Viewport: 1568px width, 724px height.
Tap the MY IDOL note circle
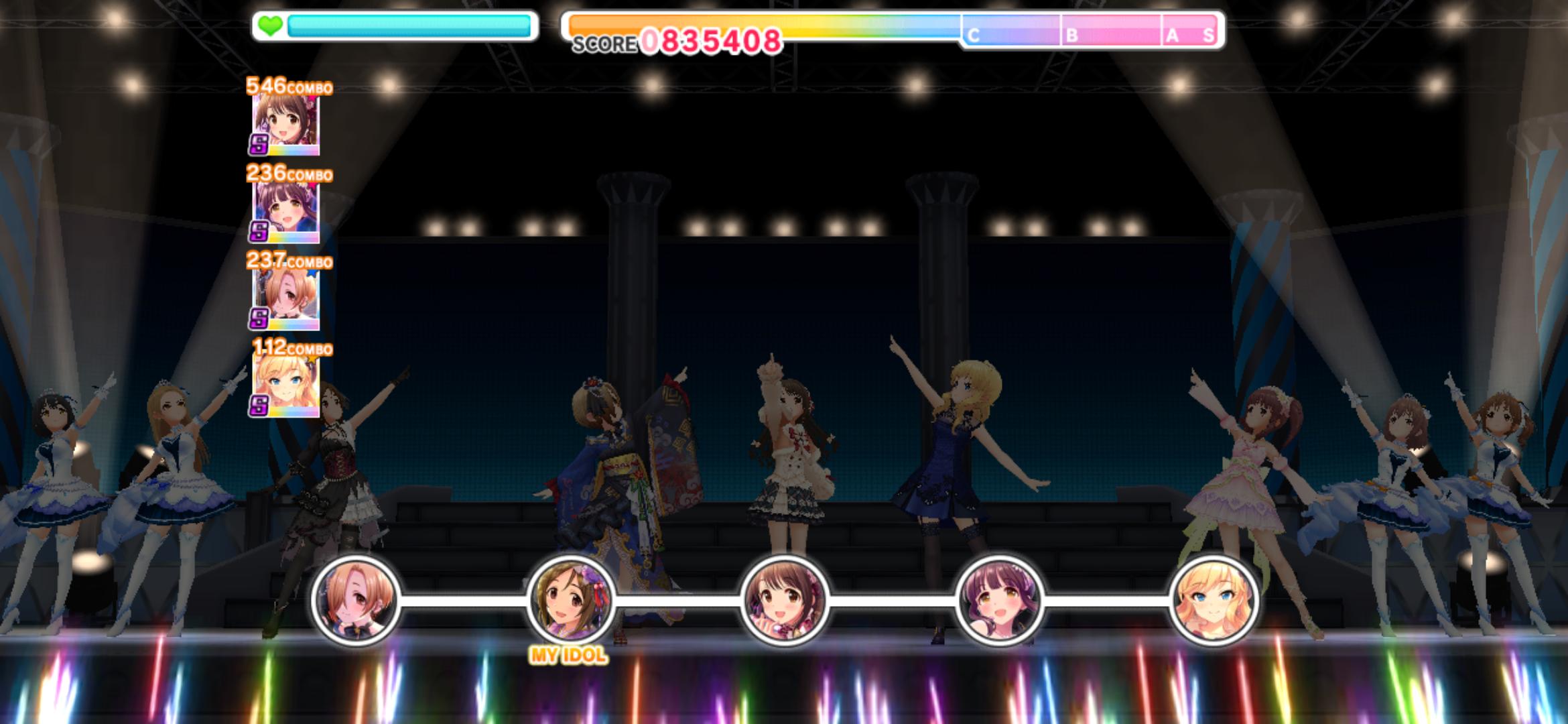point(570,600)
